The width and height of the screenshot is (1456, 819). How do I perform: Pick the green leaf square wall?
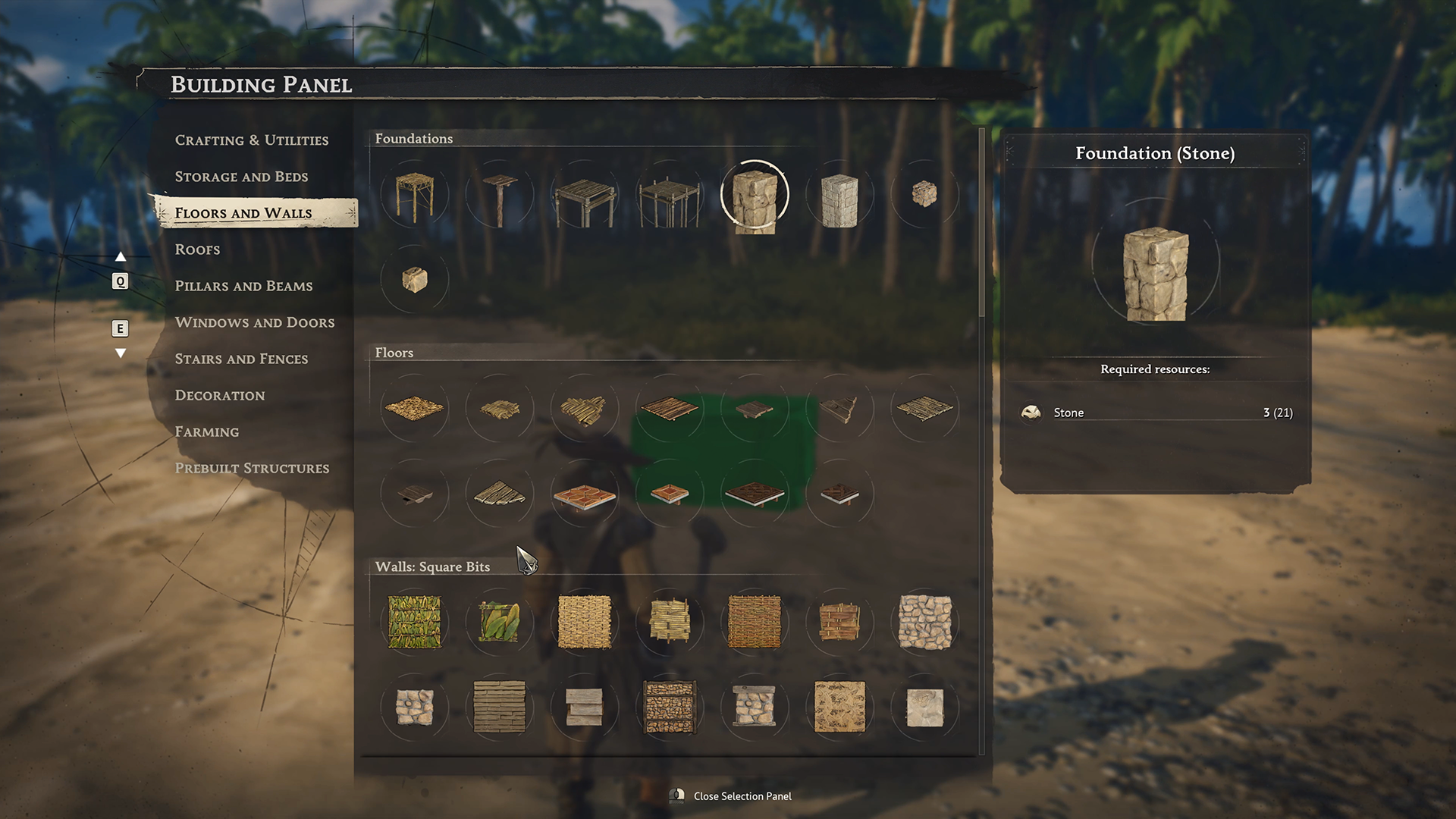click(x=415, y=622)
